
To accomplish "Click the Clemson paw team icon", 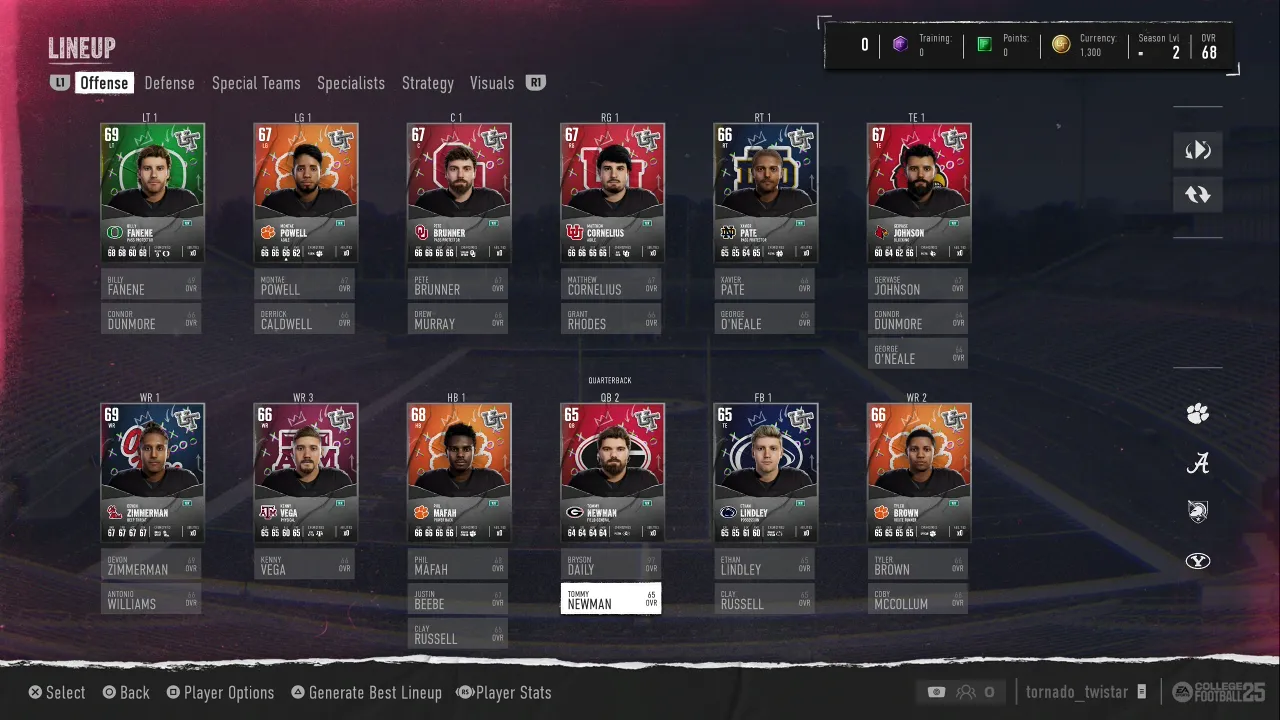I will pos(1198,414).
